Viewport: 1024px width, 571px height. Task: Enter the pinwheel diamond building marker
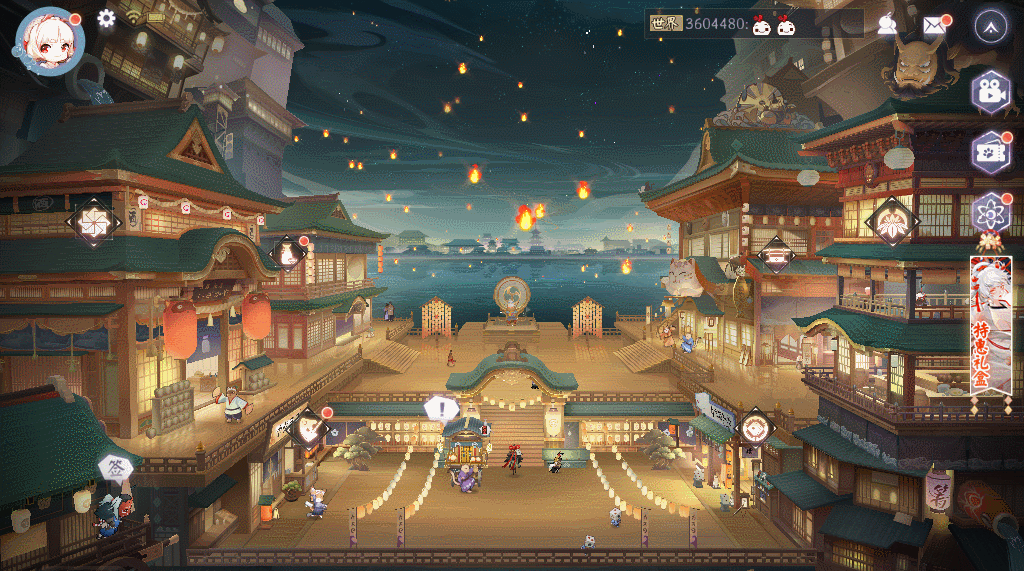tap(94, 221)
